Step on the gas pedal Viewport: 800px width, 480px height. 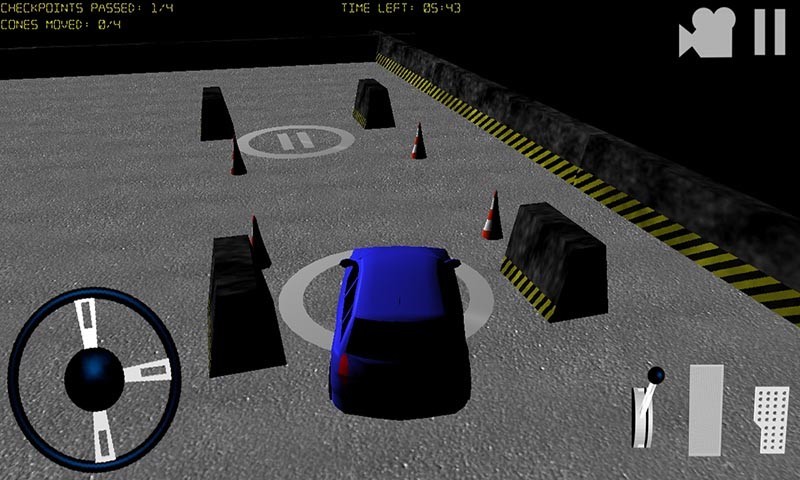[x=770, y=419]
